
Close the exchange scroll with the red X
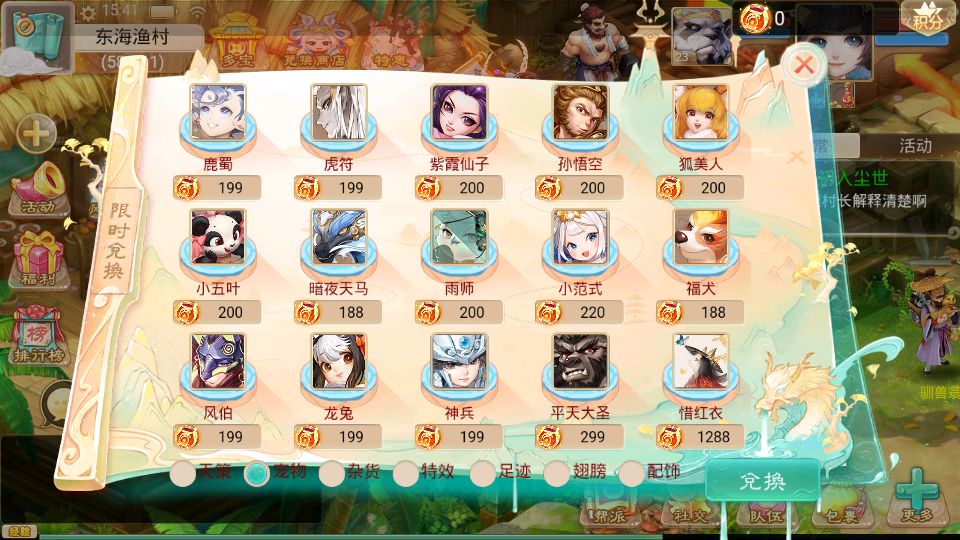pos(803,66)
